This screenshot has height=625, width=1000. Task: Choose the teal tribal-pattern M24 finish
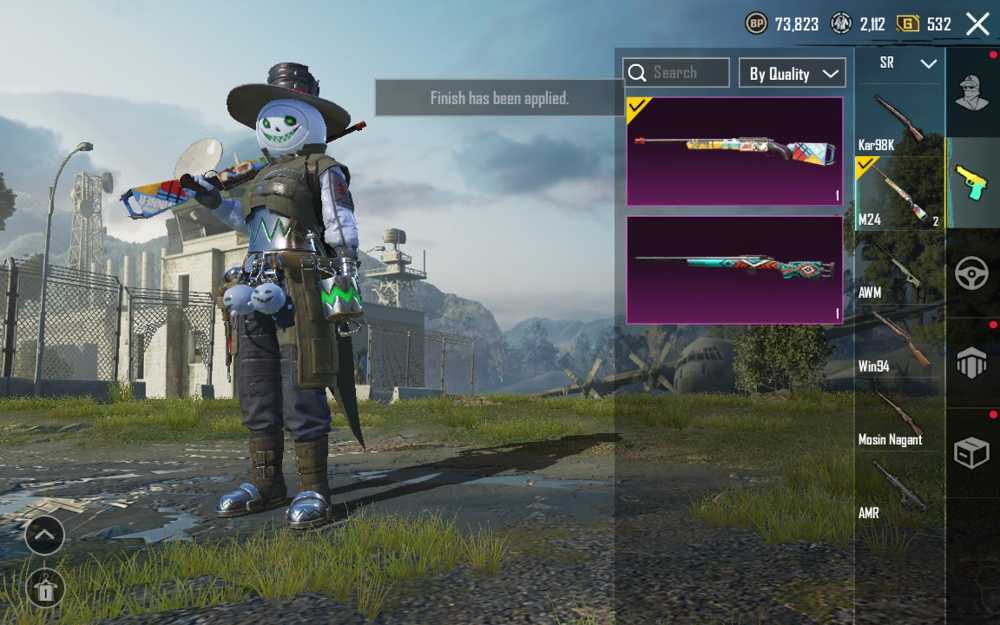(x=735, y=270)
